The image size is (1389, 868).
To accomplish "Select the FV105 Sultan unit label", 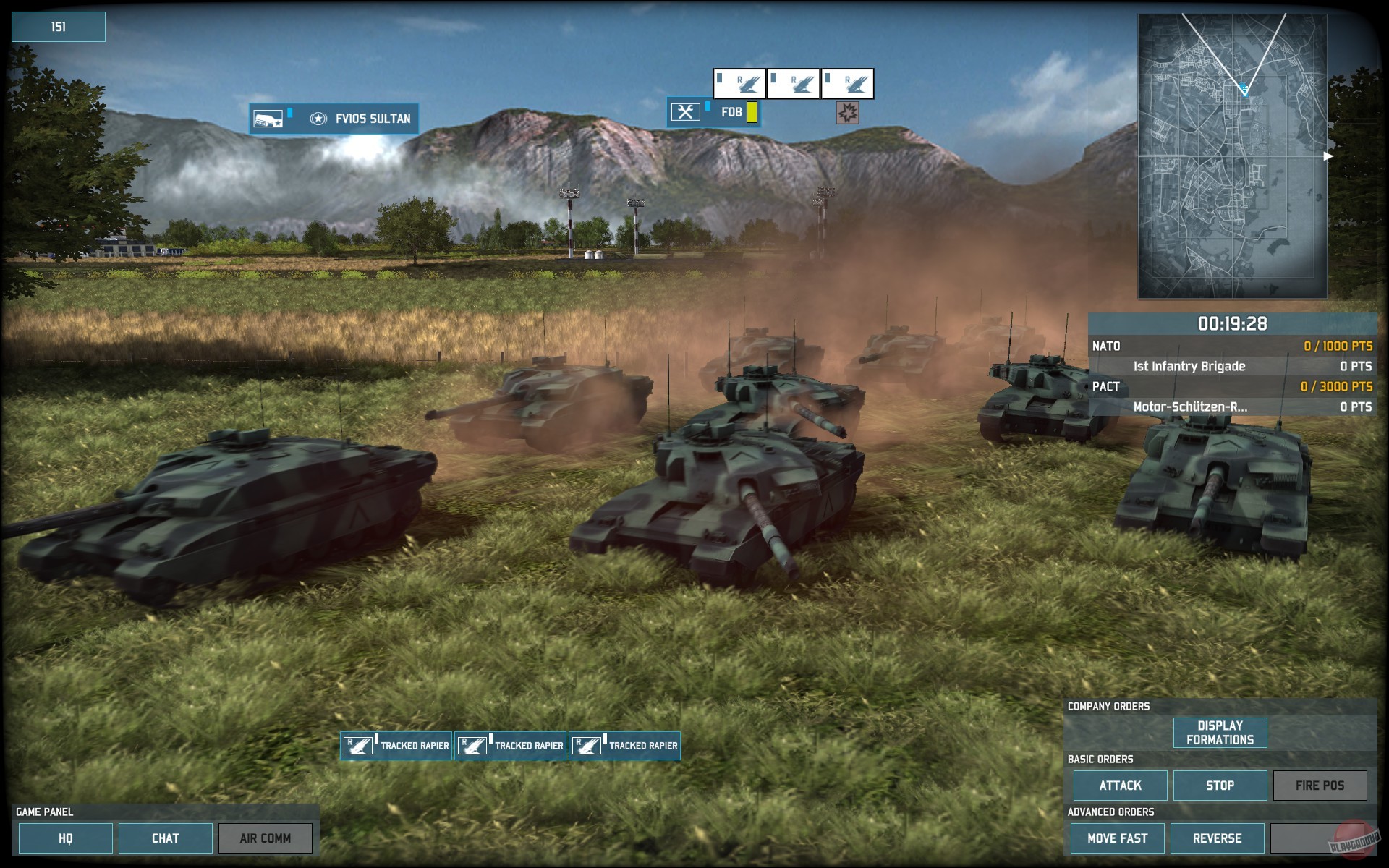I will click(334, 119).
